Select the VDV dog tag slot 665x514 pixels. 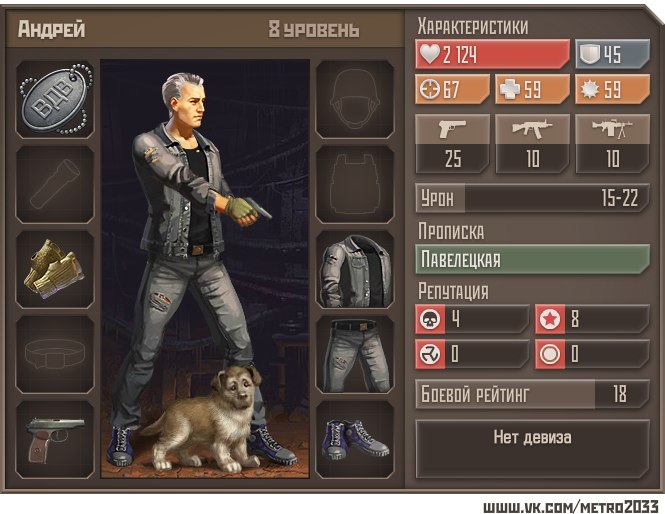55,99
